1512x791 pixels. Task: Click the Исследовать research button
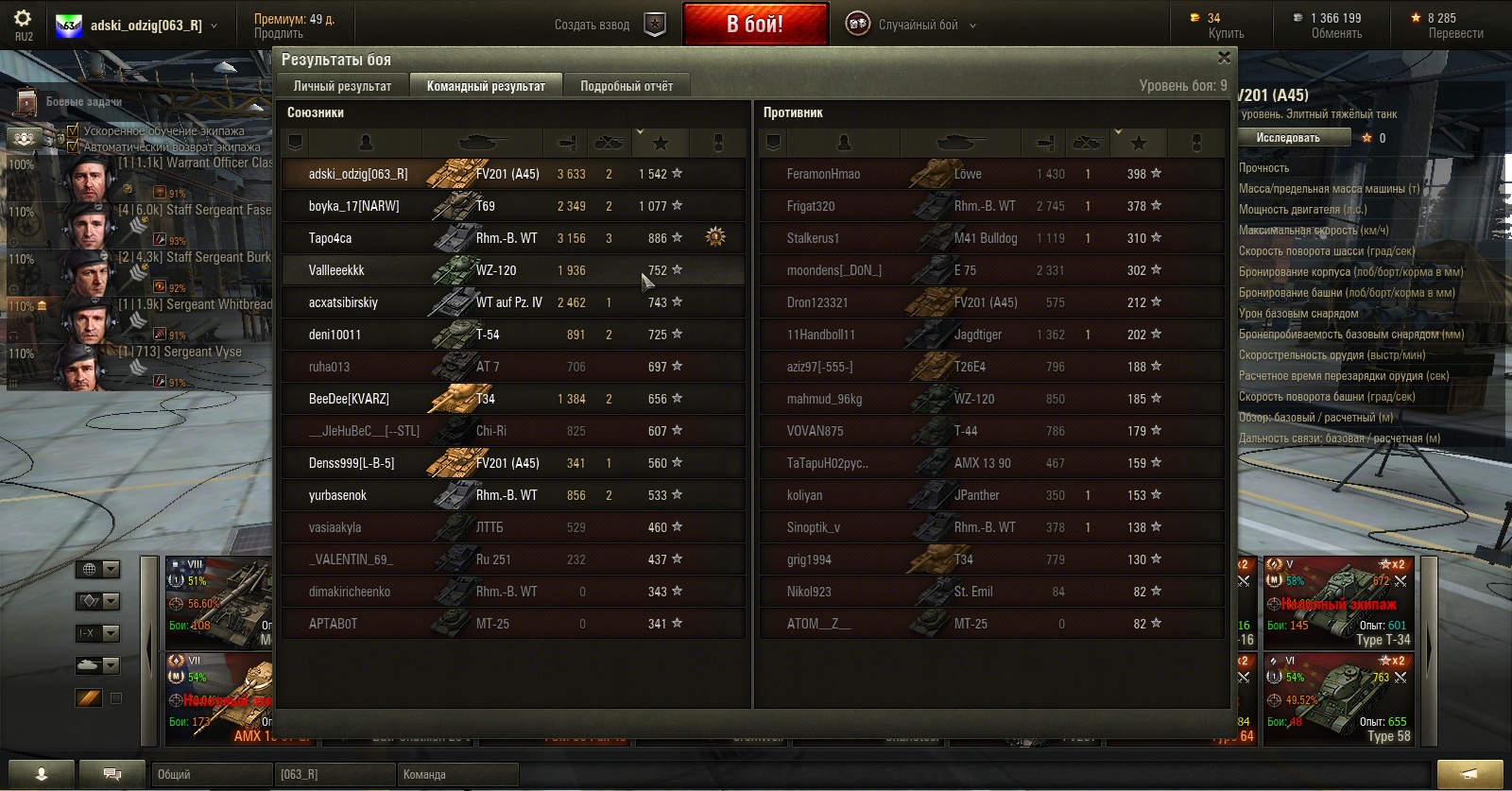click(1287, 138)
